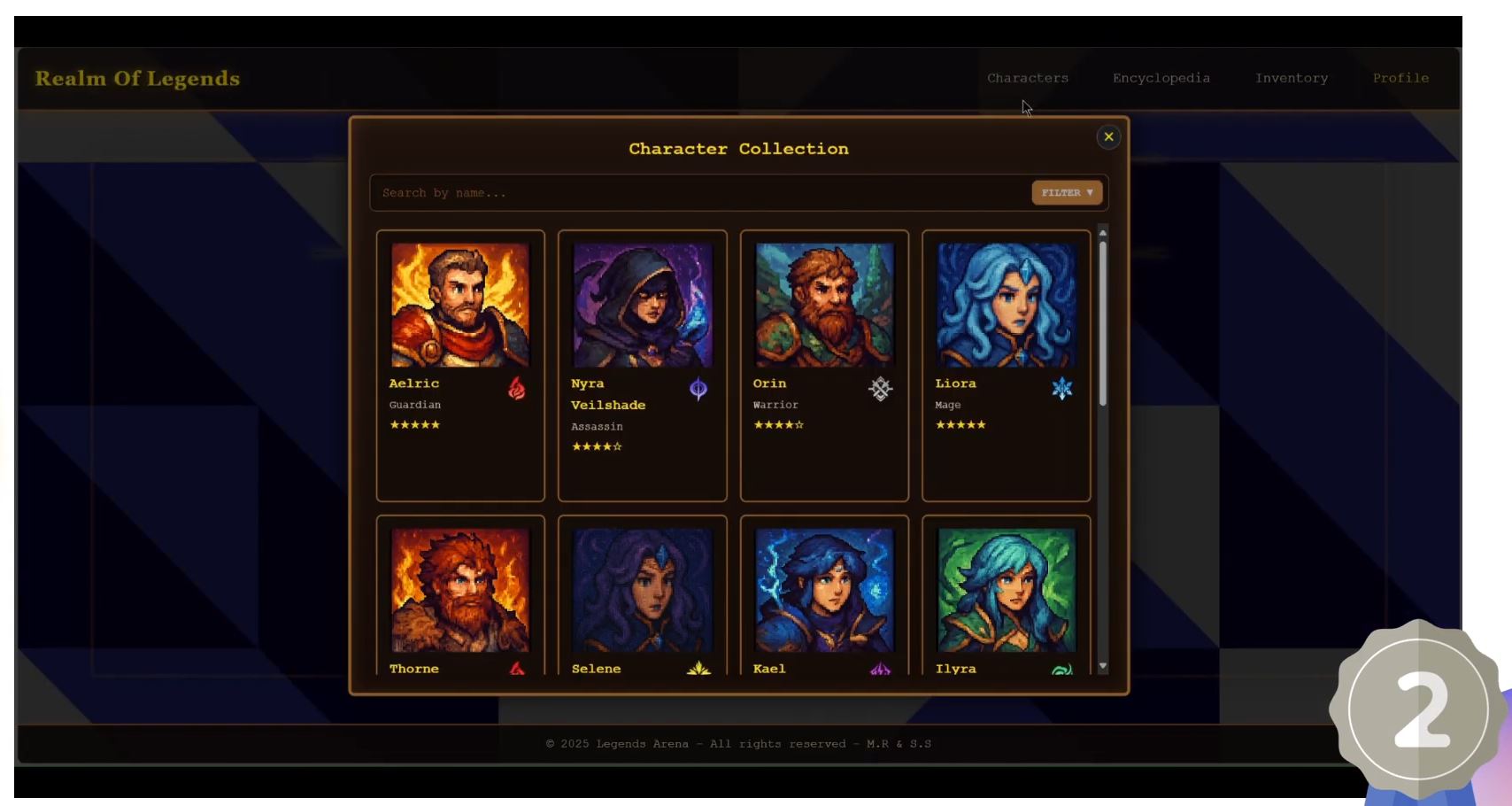1512x806 pixels.
Task: Go to the Characters nav link
Action: (1028, 78)
